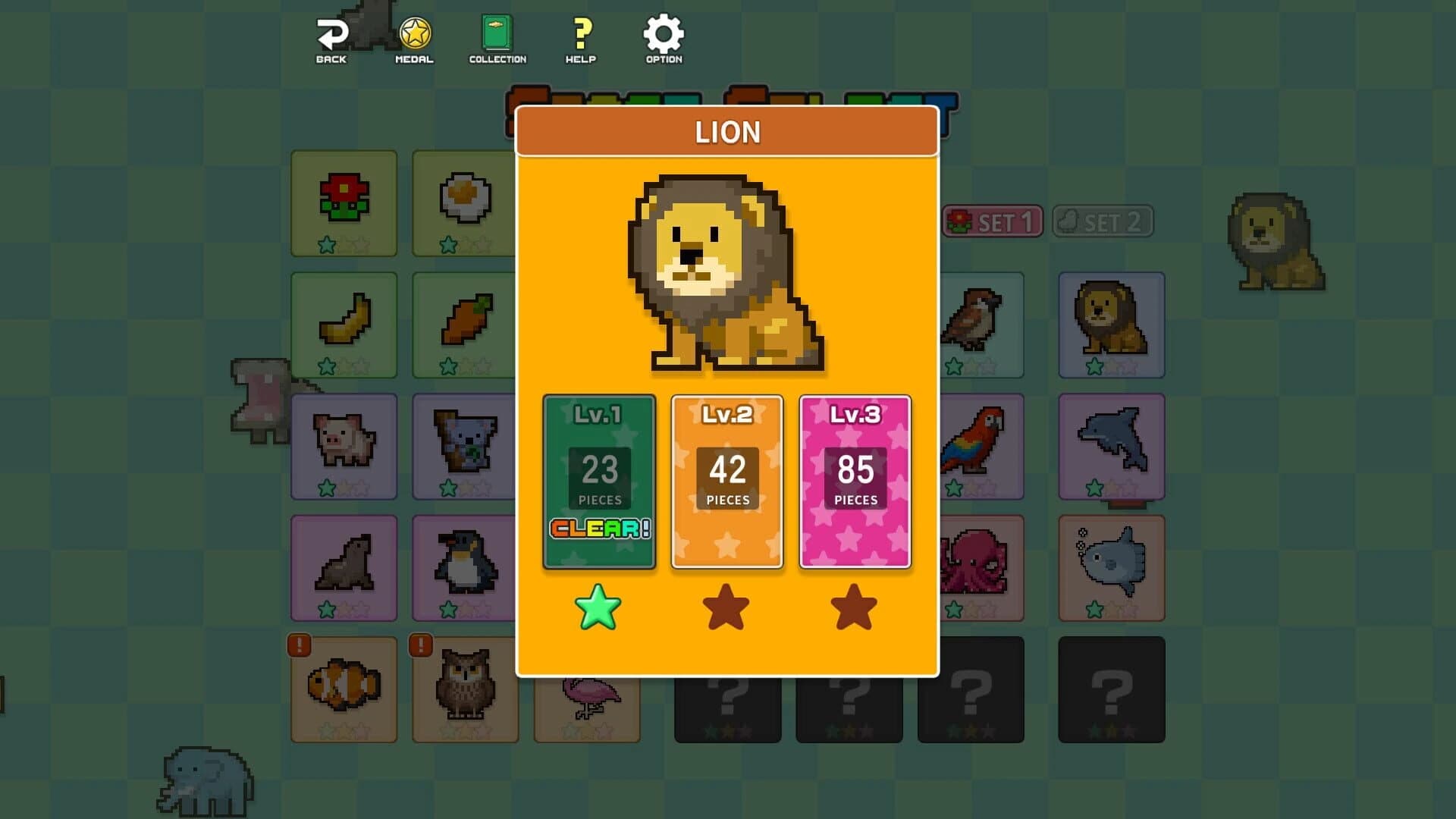This screenshot has width=1456, height=819.
Task: Select the penguin puzzle thumbnail
Action: (x=465, y=569)
